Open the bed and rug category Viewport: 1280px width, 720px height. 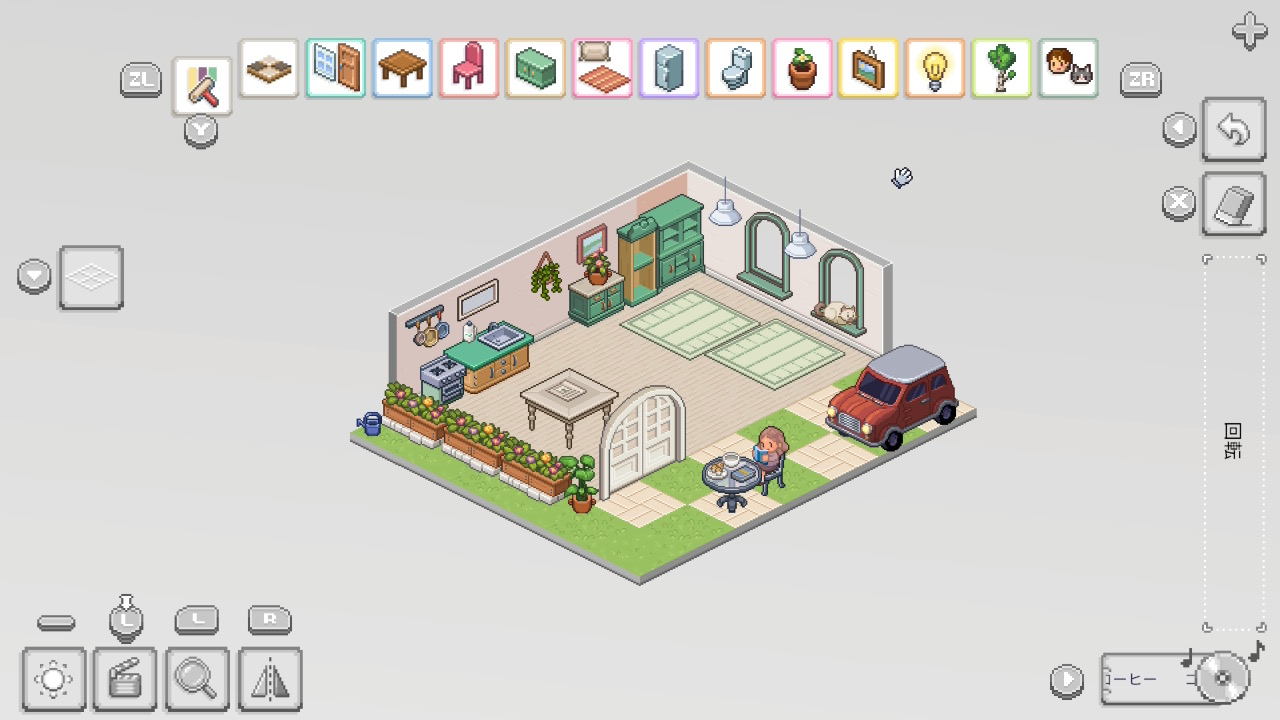[602, 68]
